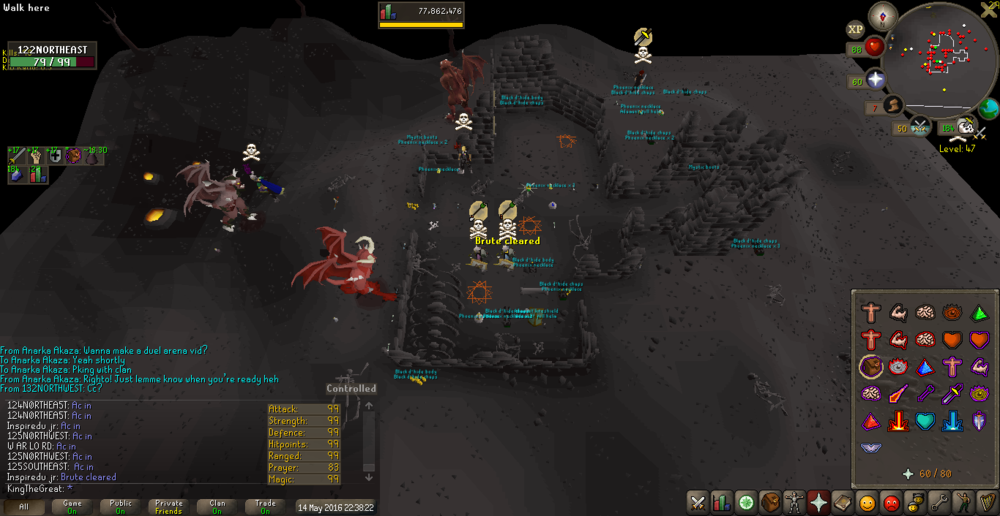The height and width of the screenshot is (516, 1000).
Task: Open the Combat Options tab
Action: pyautogui.click(x=697, y=502)
